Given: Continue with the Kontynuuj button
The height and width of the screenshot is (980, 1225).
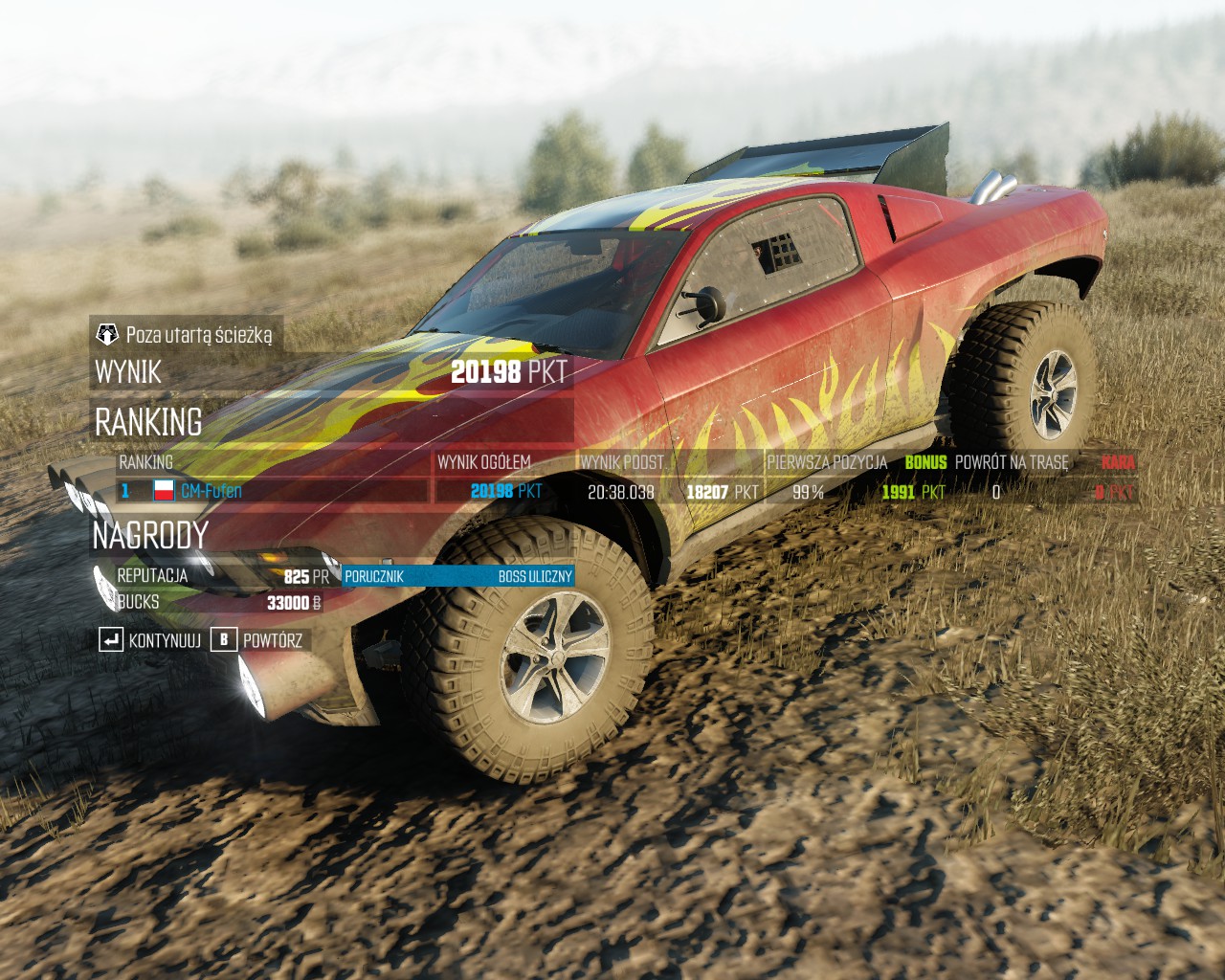Looking at the screenshot, I should [151, 639].
